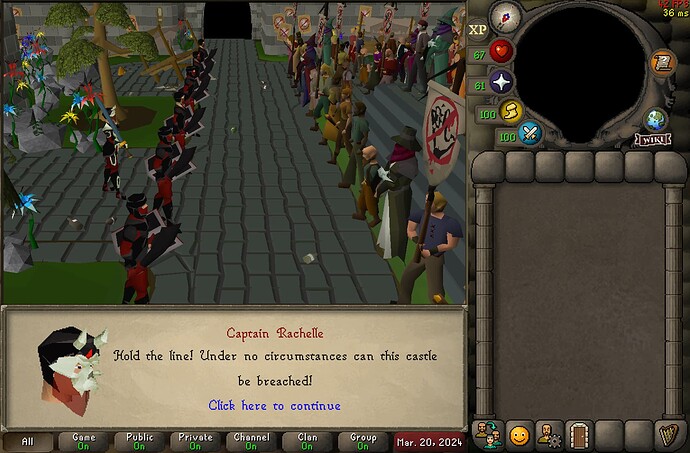Open the Private chat tab
This screenshot has width=690, height=453.
click(x=196, y=441)
